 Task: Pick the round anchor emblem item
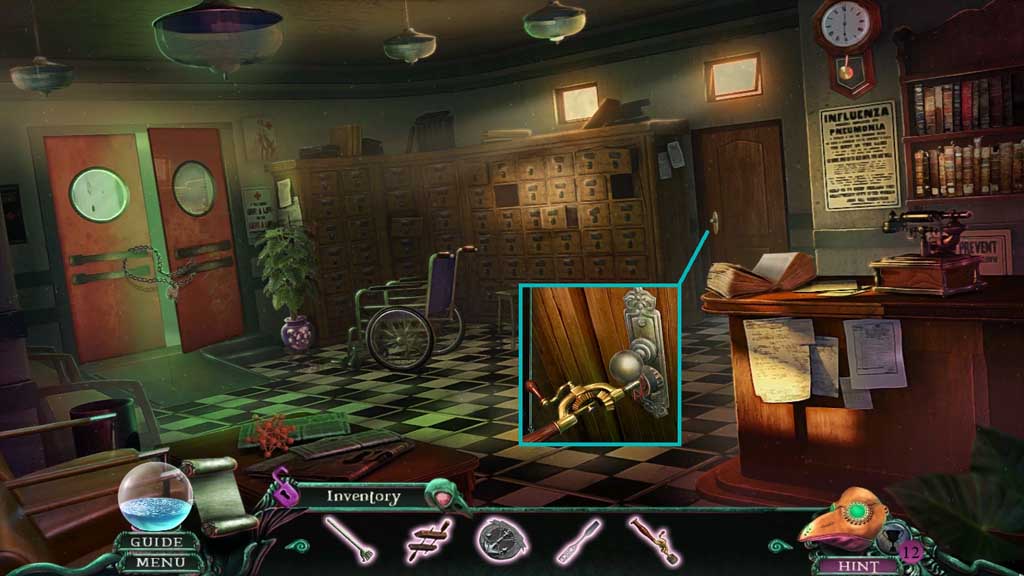coord(497,539)
